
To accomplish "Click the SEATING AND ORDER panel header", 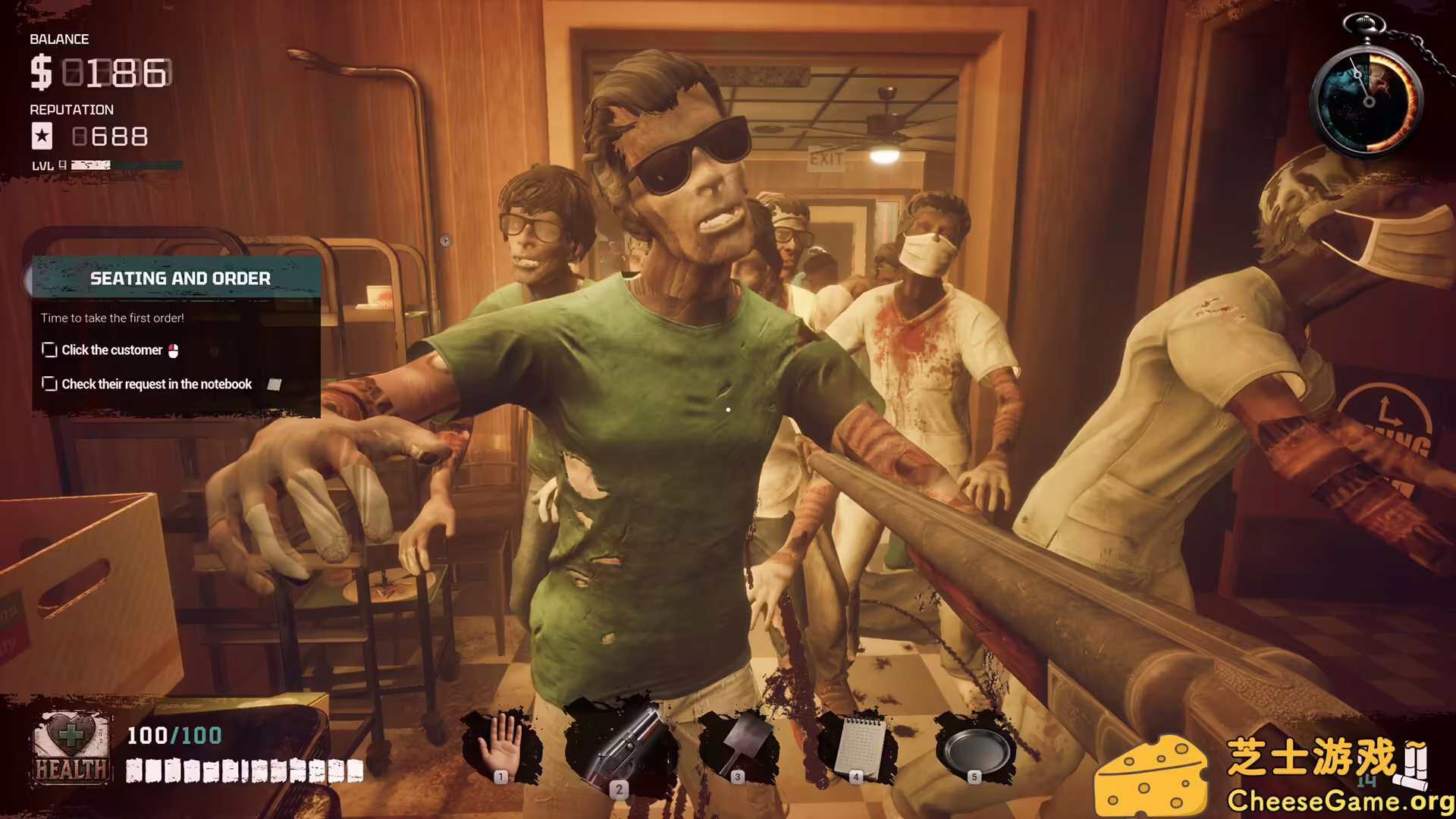I will [180, 278].
